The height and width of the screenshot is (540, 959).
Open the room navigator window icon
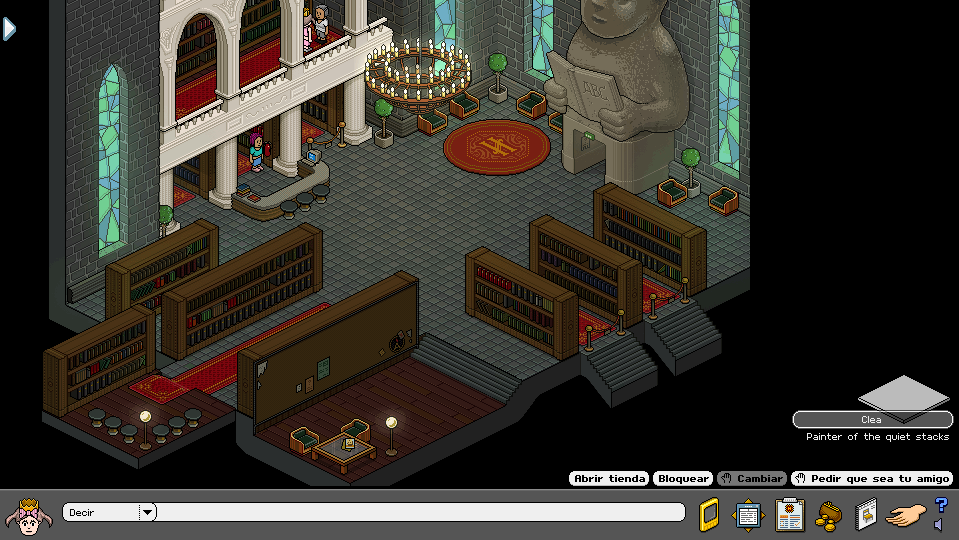point(748,514)
